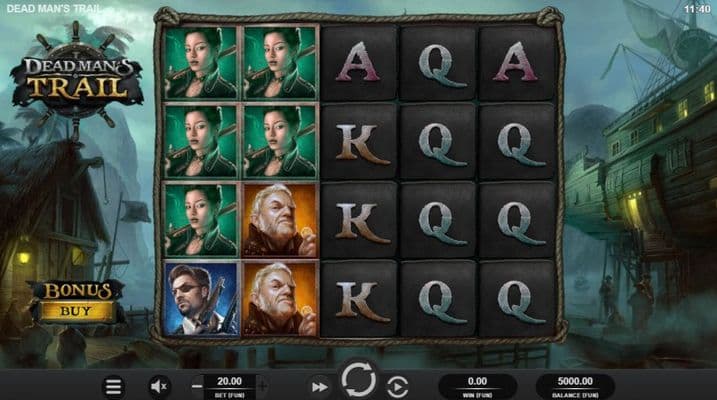Image resolution: width=717 pixels, height=400 pixels.
Task: Enable turbo spin with the fast-forward button
Action: coord(319,386)
